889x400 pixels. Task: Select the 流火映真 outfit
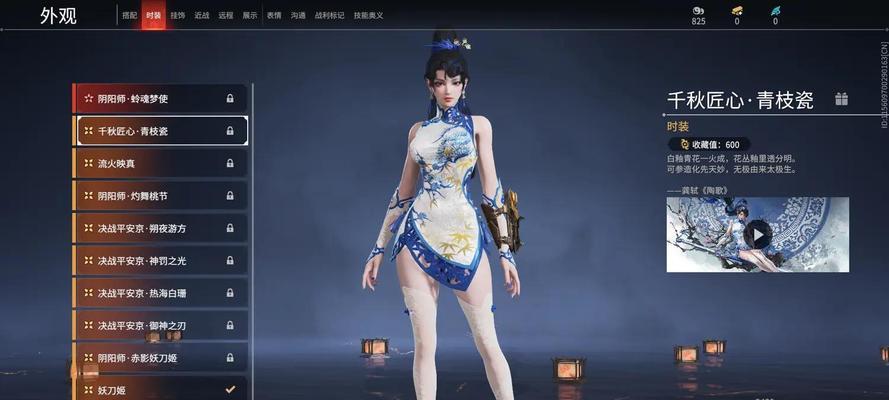(x=160, y=163)
